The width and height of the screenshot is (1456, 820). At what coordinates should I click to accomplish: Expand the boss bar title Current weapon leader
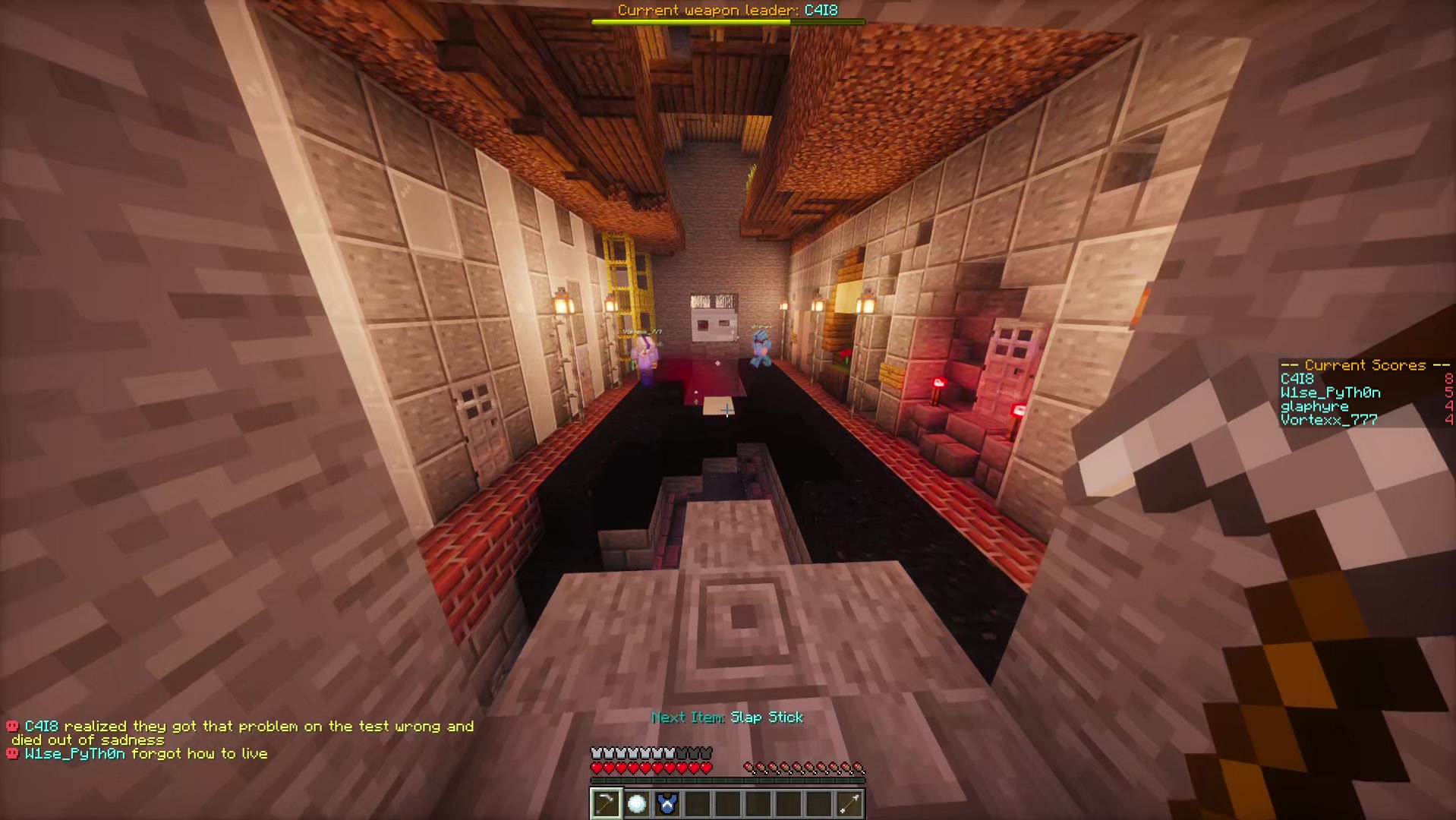coord(726,10)
